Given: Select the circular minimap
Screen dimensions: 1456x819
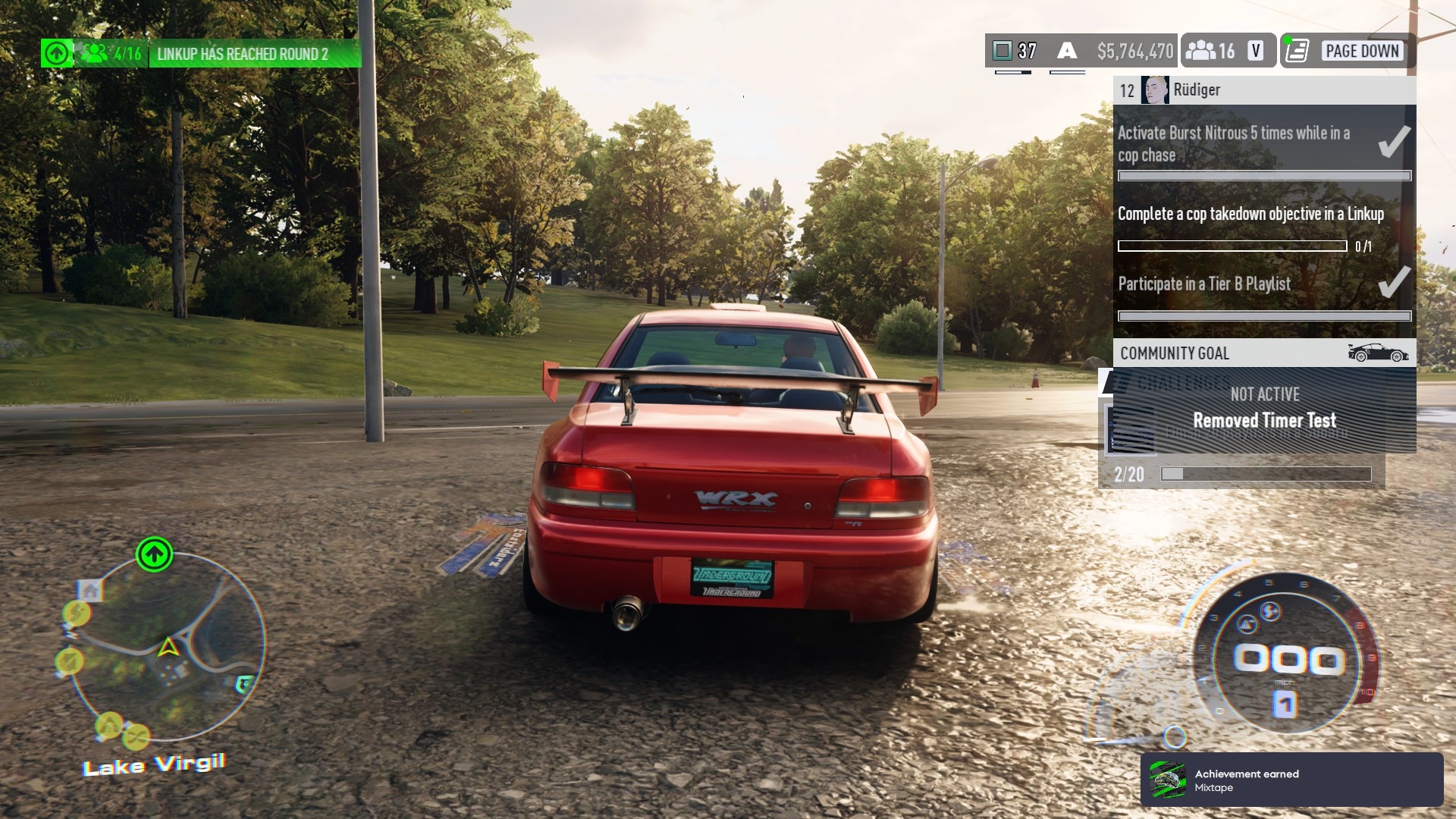Looking at the screenshot, I should [168, 647].
